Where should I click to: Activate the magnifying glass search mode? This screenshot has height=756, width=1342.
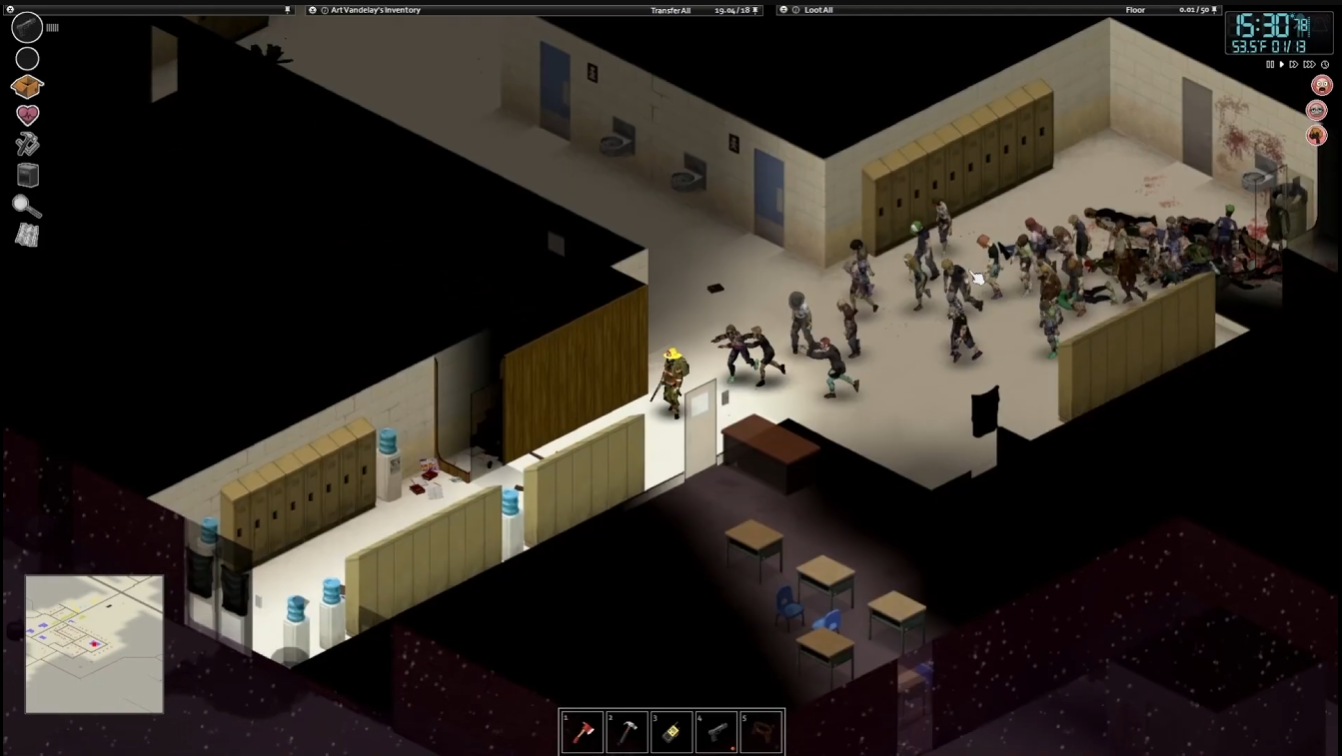pos(27,206)
